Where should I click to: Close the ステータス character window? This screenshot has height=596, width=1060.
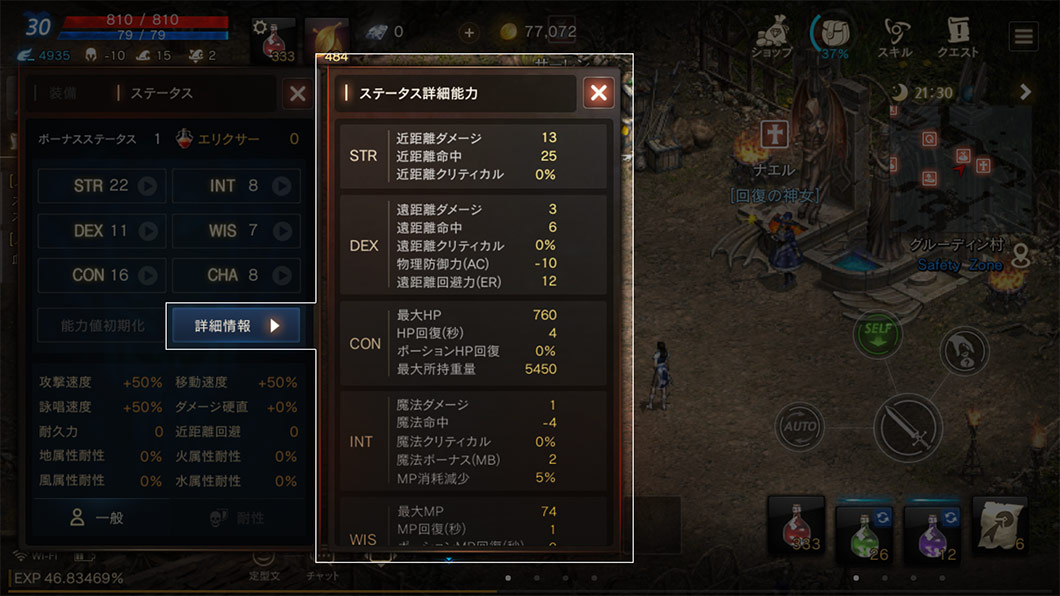[298, 93]
